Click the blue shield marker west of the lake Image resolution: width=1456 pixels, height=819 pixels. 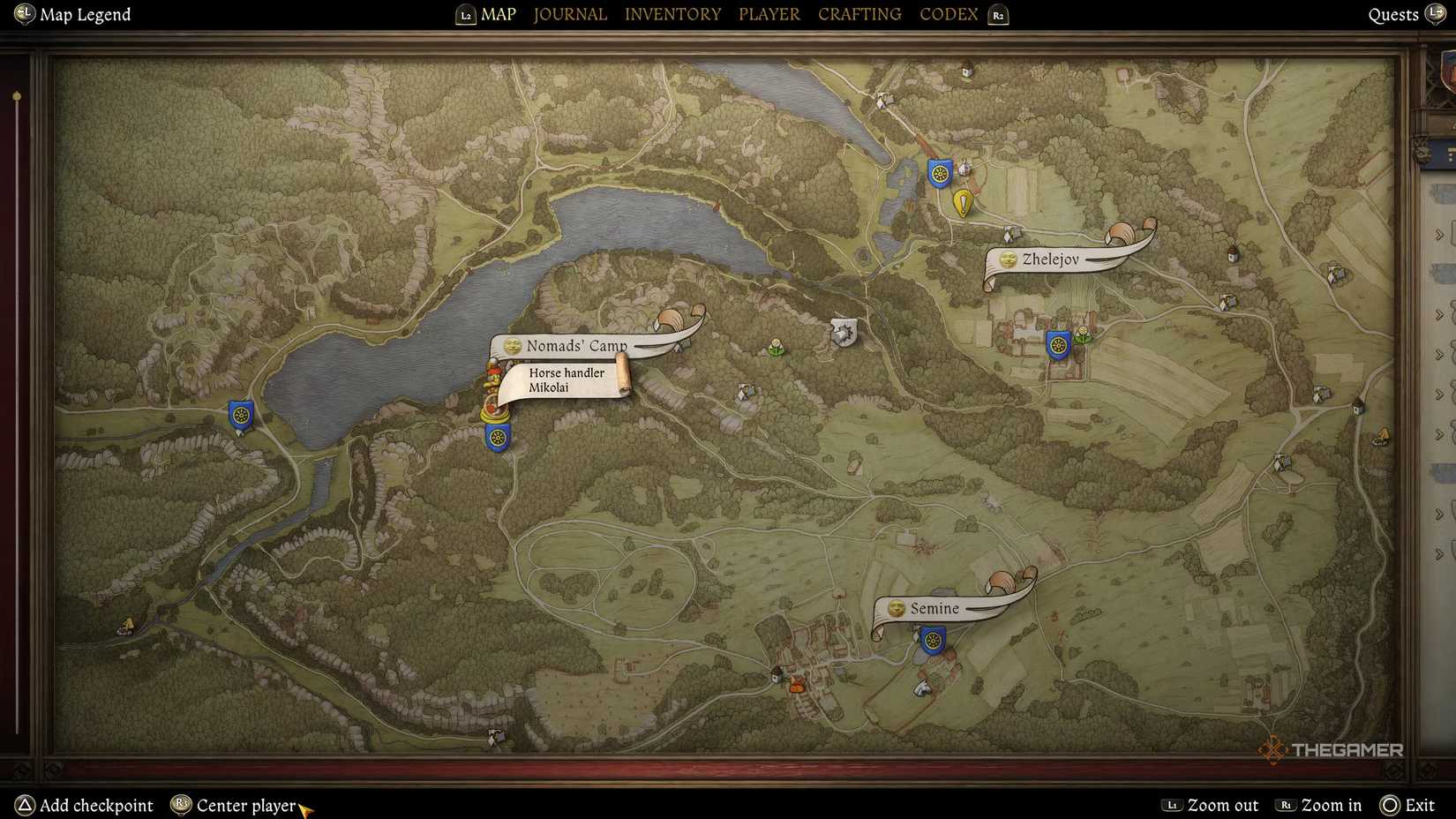[x=240, y=414]
